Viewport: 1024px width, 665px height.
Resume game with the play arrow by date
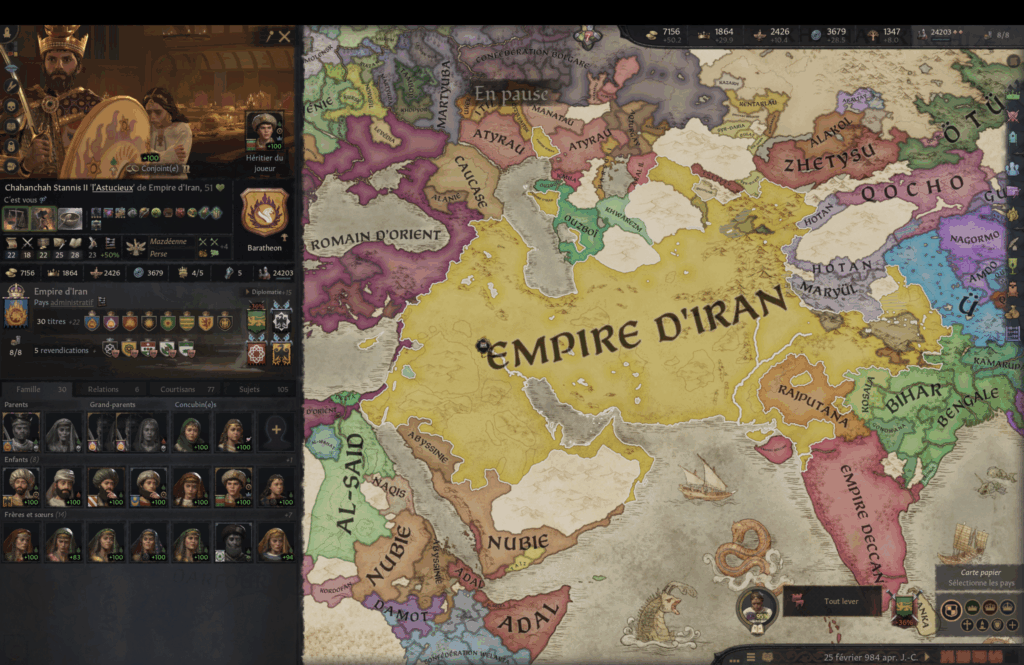[925, 657]
